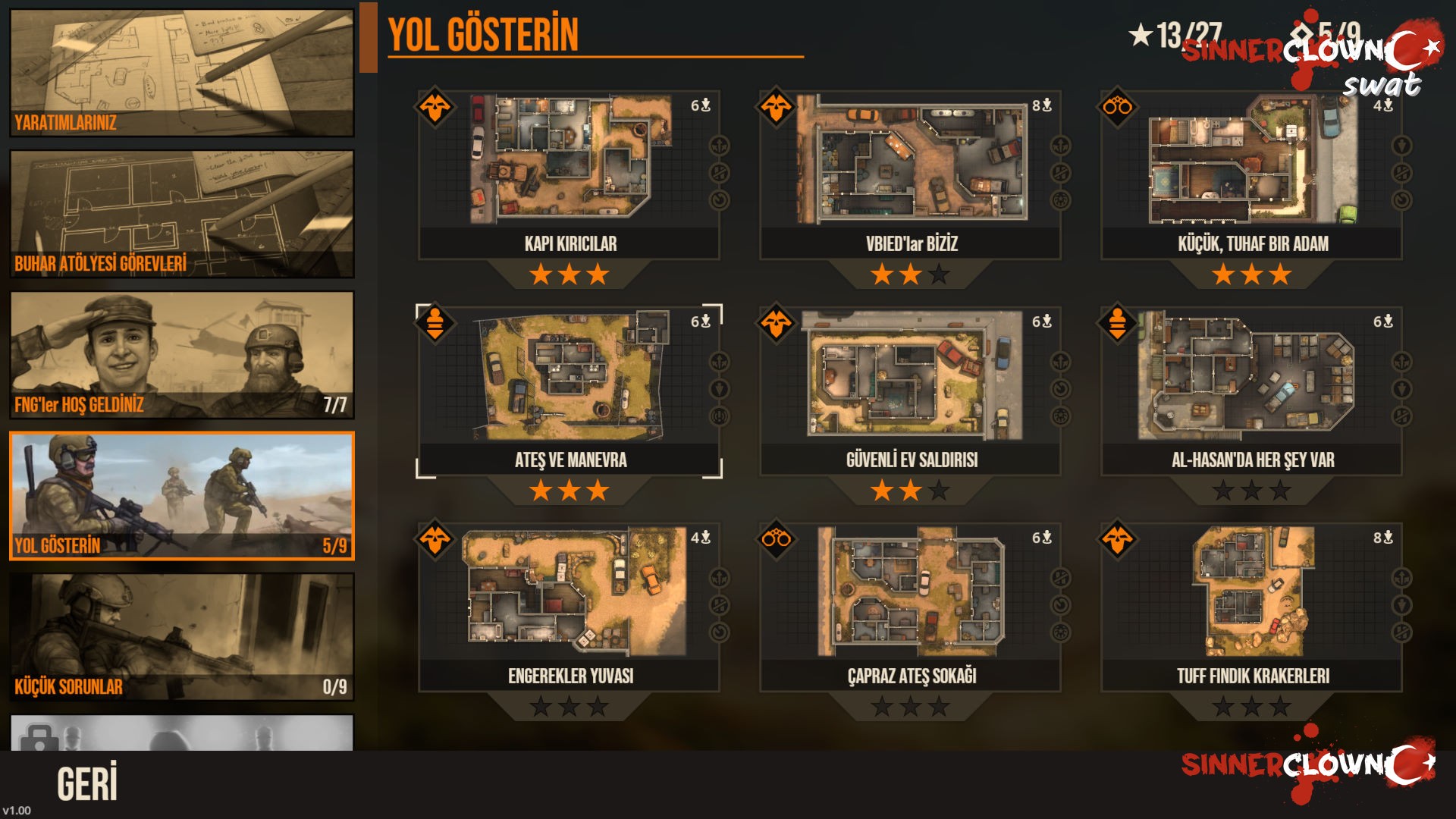Switch to FNG'ler HOŞ GELDİNİZ campaign
Screen dimensions: 1456x819
181,355
